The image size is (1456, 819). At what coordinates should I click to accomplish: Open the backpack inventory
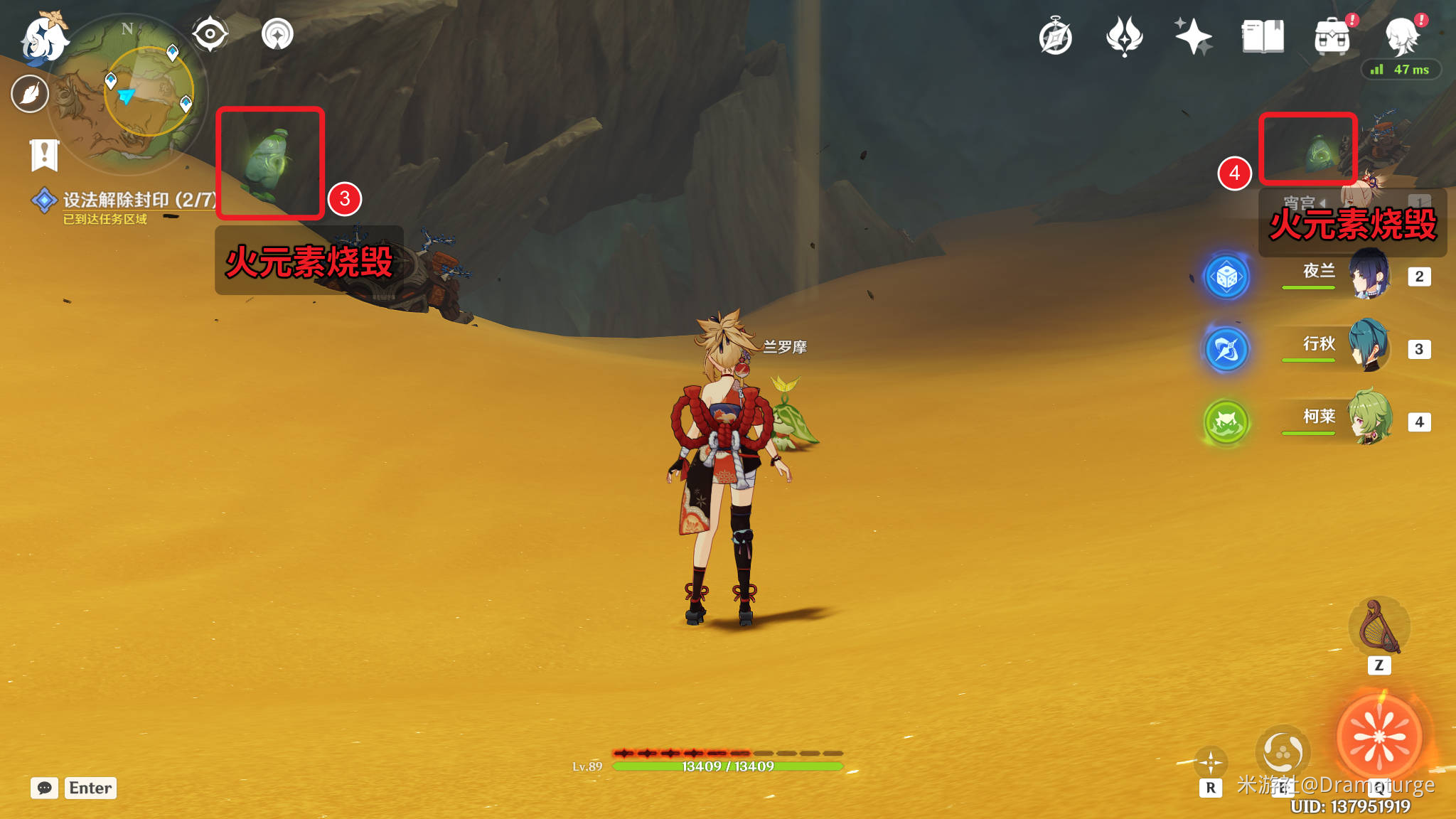click(1332, 37)
